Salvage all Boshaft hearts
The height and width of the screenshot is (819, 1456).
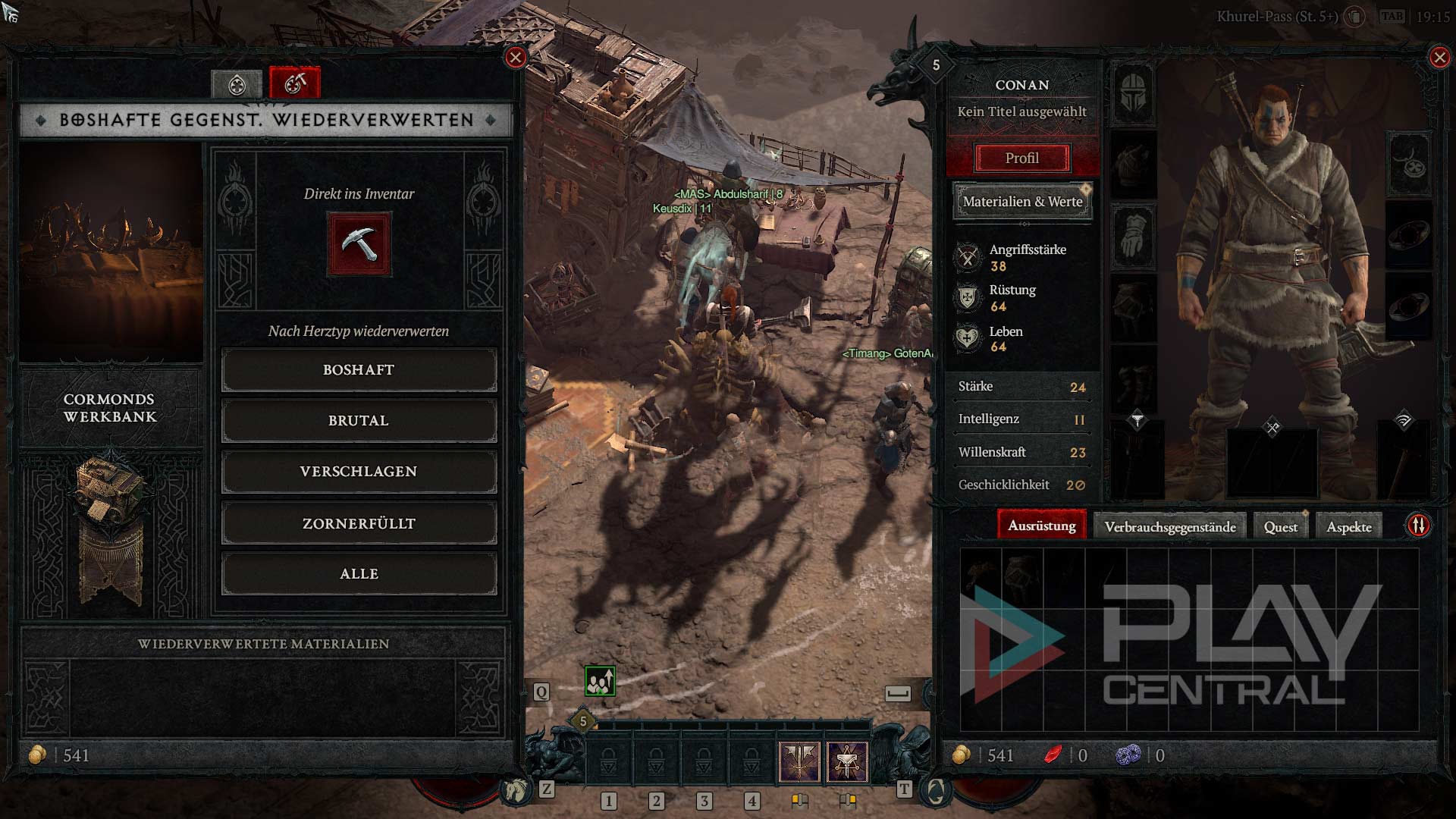click(x=359, y=370)
